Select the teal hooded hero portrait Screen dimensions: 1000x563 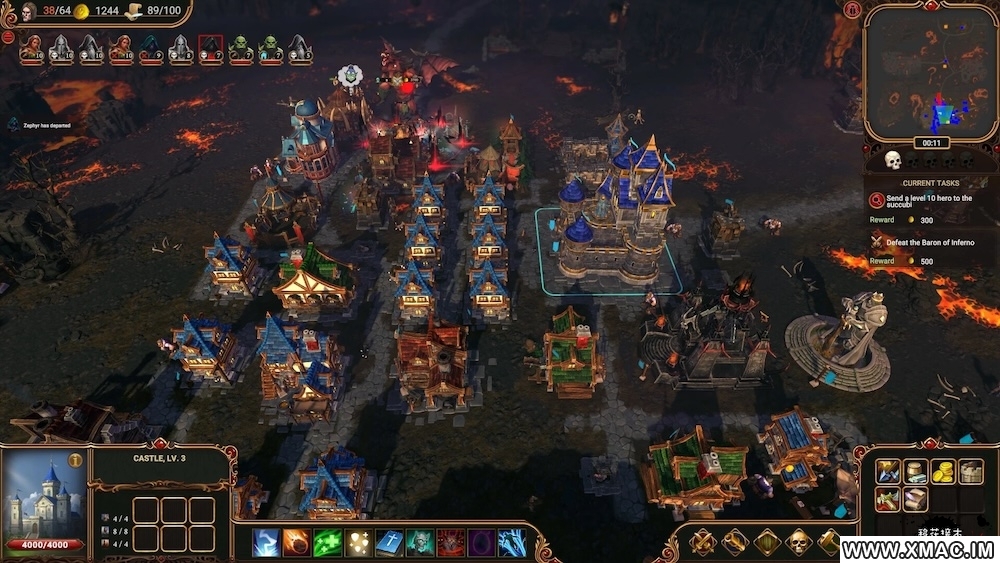pyautogui.click(x=150, y=48)
